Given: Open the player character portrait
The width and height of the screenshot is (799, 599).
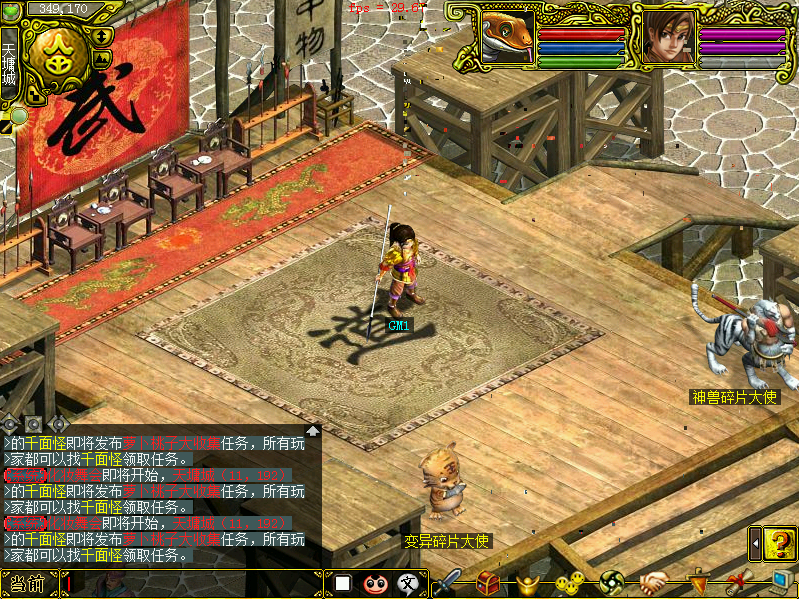Looking at the screenshot, I should pos(664,37).
